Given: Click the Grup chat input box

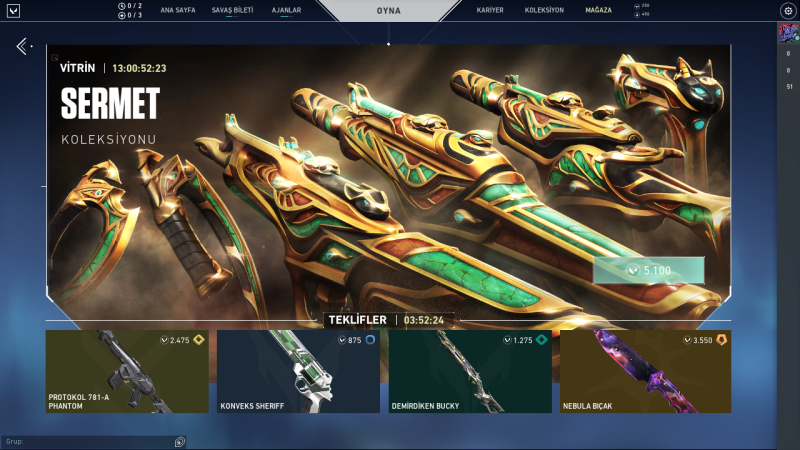Looking at the screenshot, I should click(88, 441).
